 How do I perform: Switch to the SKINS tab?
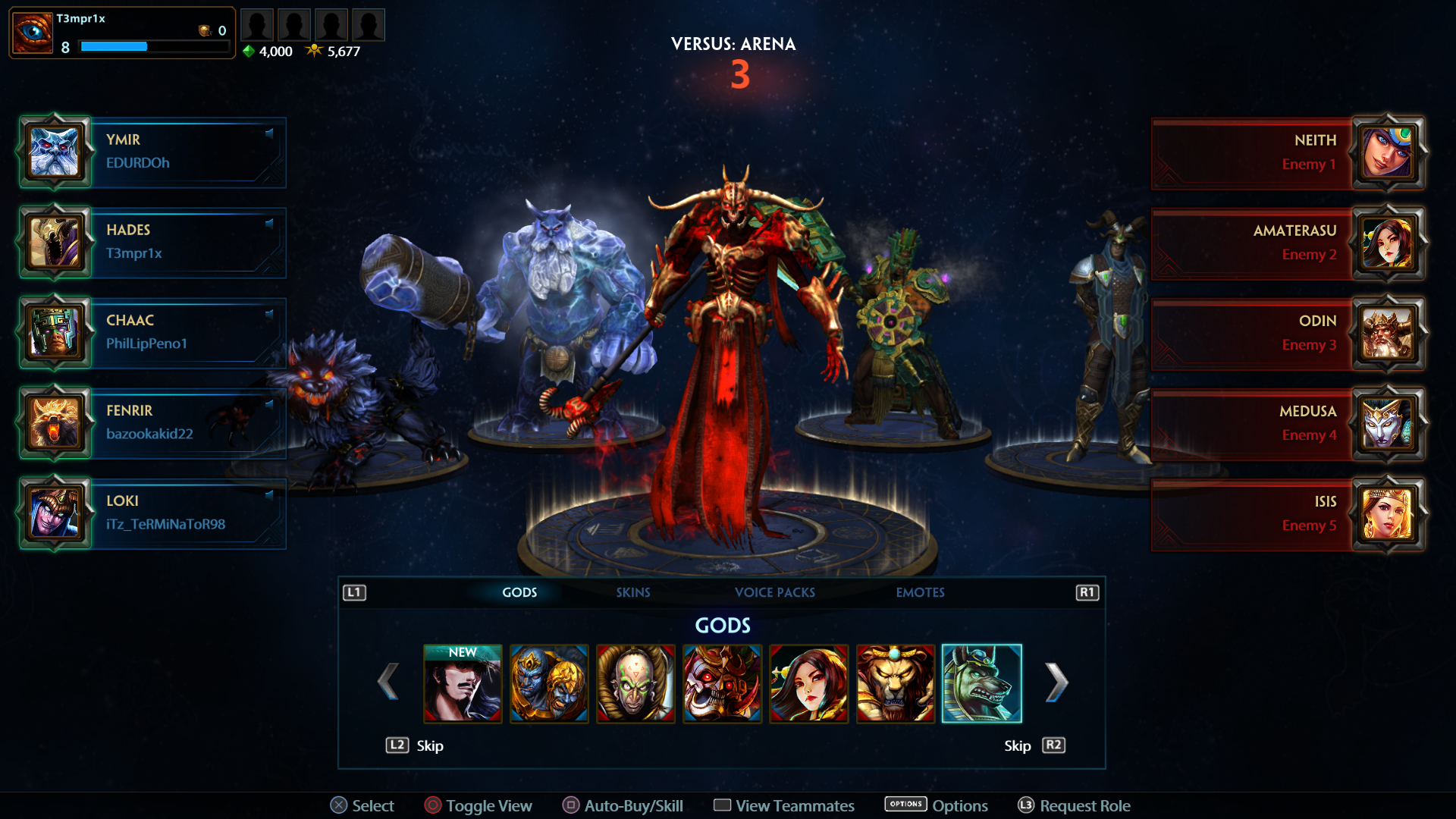pos(634,592)
